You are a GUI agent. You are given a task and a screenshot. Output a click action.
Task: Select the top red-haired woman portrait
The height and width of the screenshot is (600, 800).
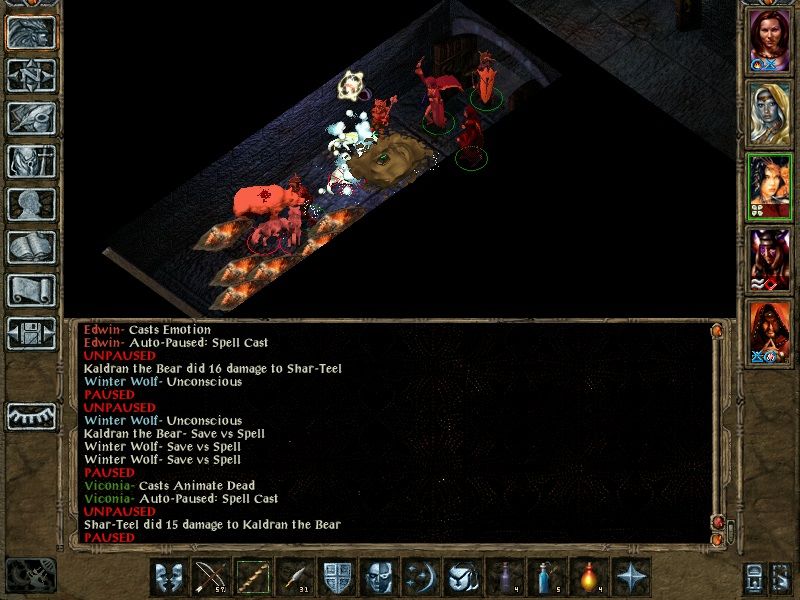769,40
